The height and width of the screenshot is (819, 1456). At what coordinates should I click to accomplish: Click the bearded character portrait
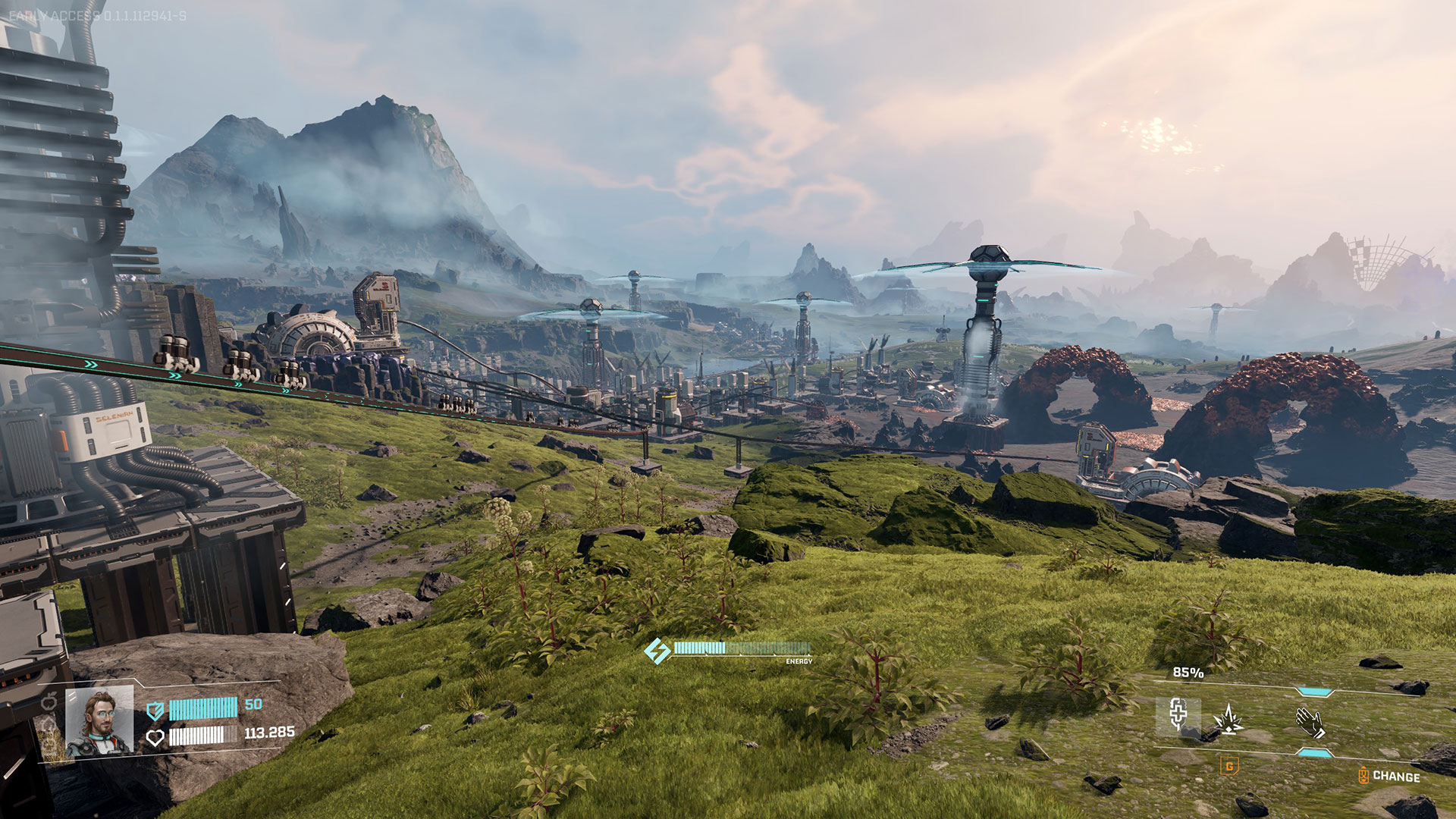(99, 721)
